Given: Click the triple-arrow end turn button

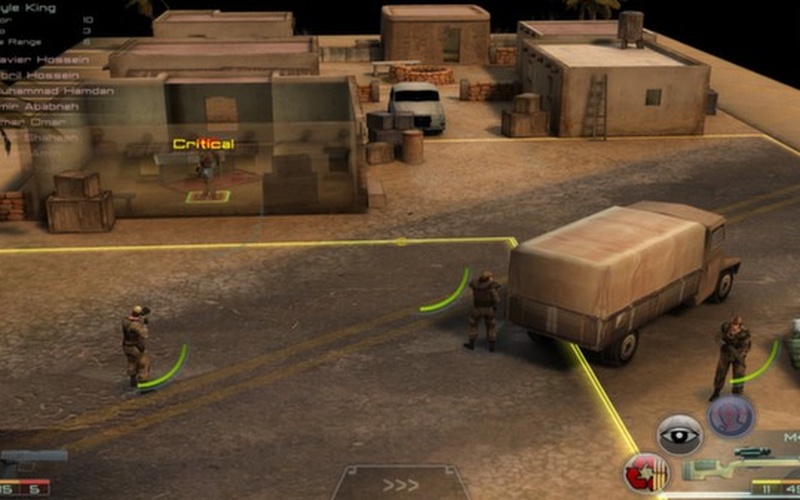Looking at the screenshot, I should (x=400, y=485).
